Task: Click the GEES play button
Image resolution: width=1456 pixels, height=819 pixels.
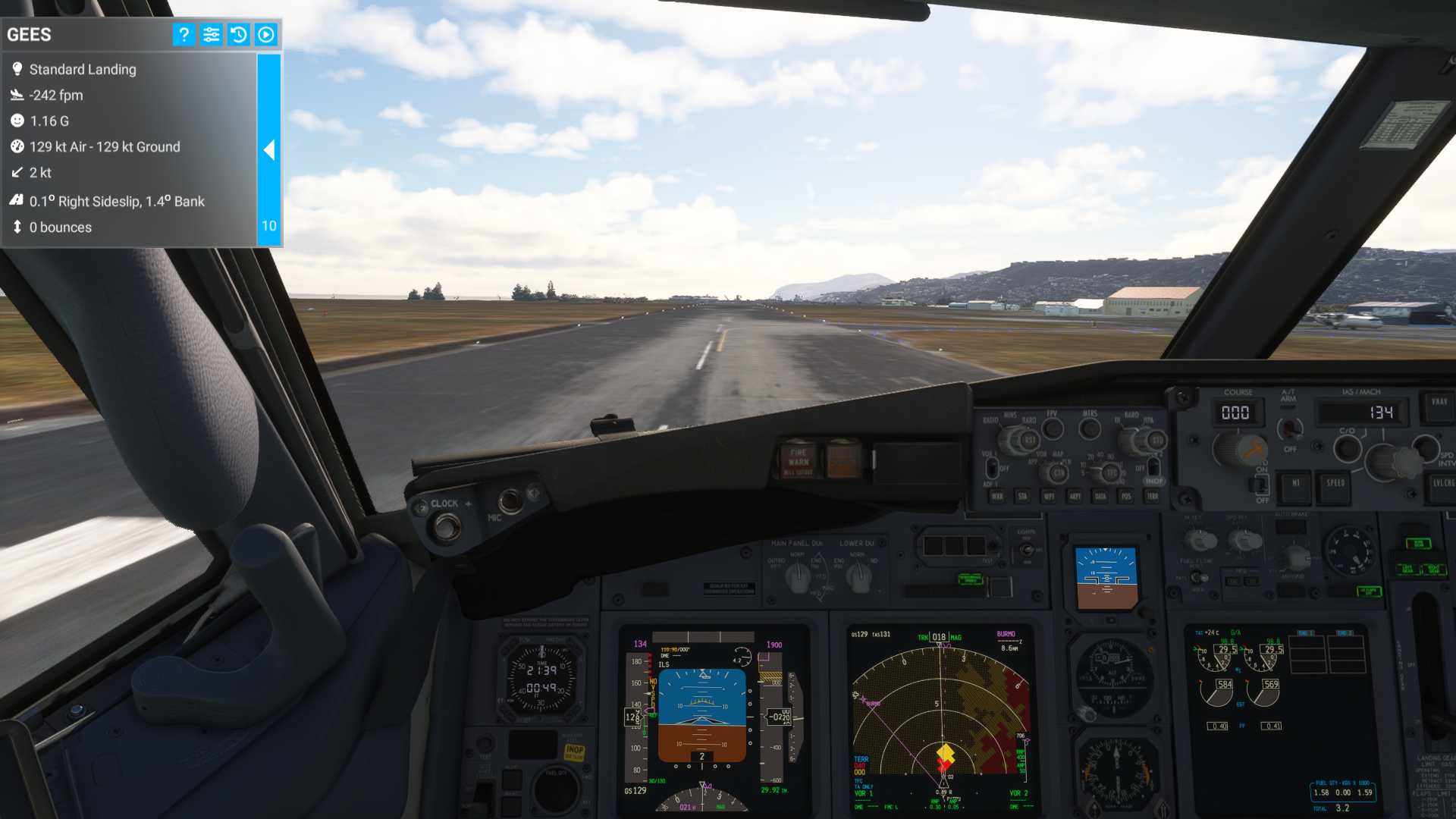Action: (266, 34)
